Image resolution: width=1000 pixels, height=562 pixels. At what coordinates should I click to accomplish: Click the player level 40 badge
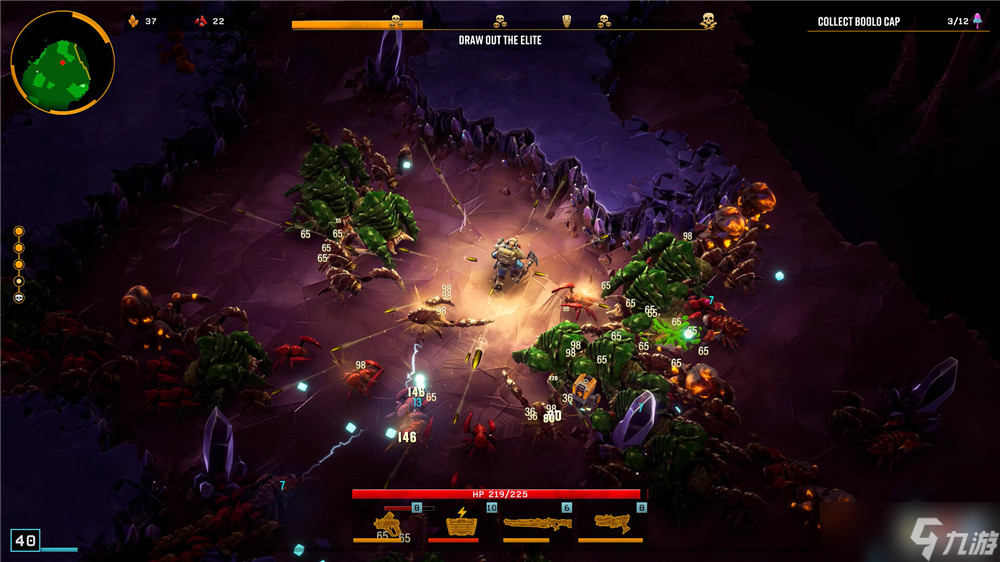pyautogui.click(x=26, y=541)
